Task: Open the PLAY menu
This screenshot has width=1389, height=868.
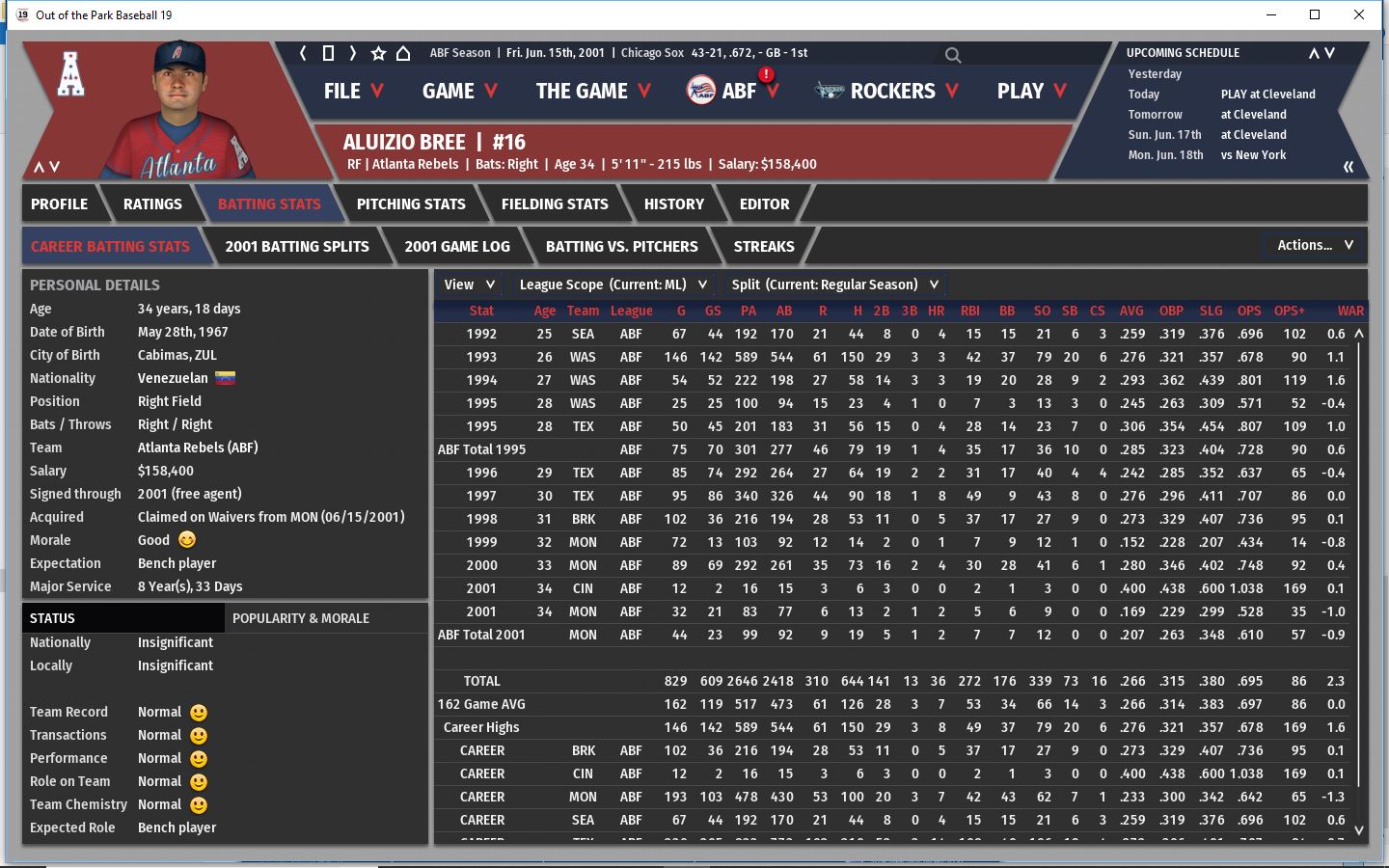Action: coord(1031,92)
